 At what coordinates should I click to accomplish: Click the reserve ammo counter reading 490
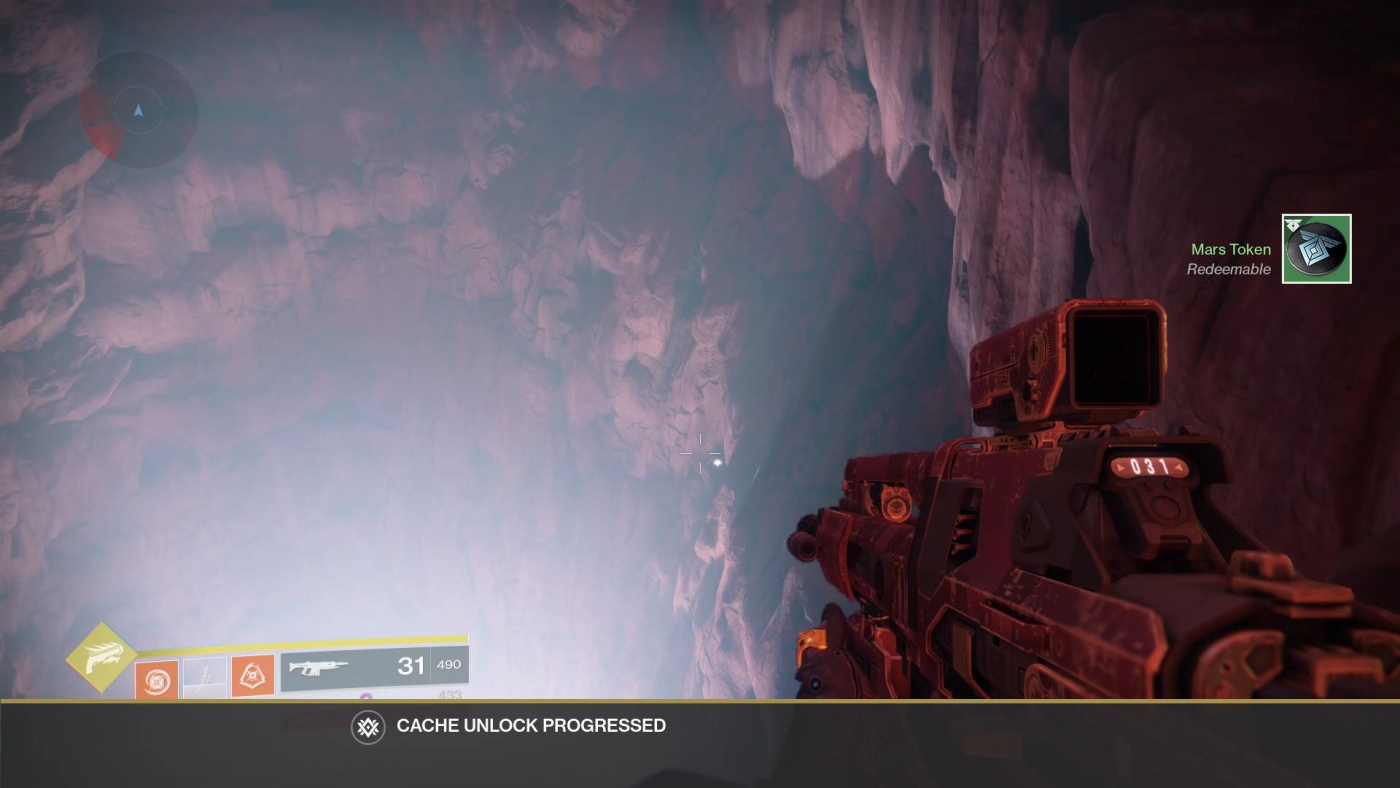tap(447, 664)
